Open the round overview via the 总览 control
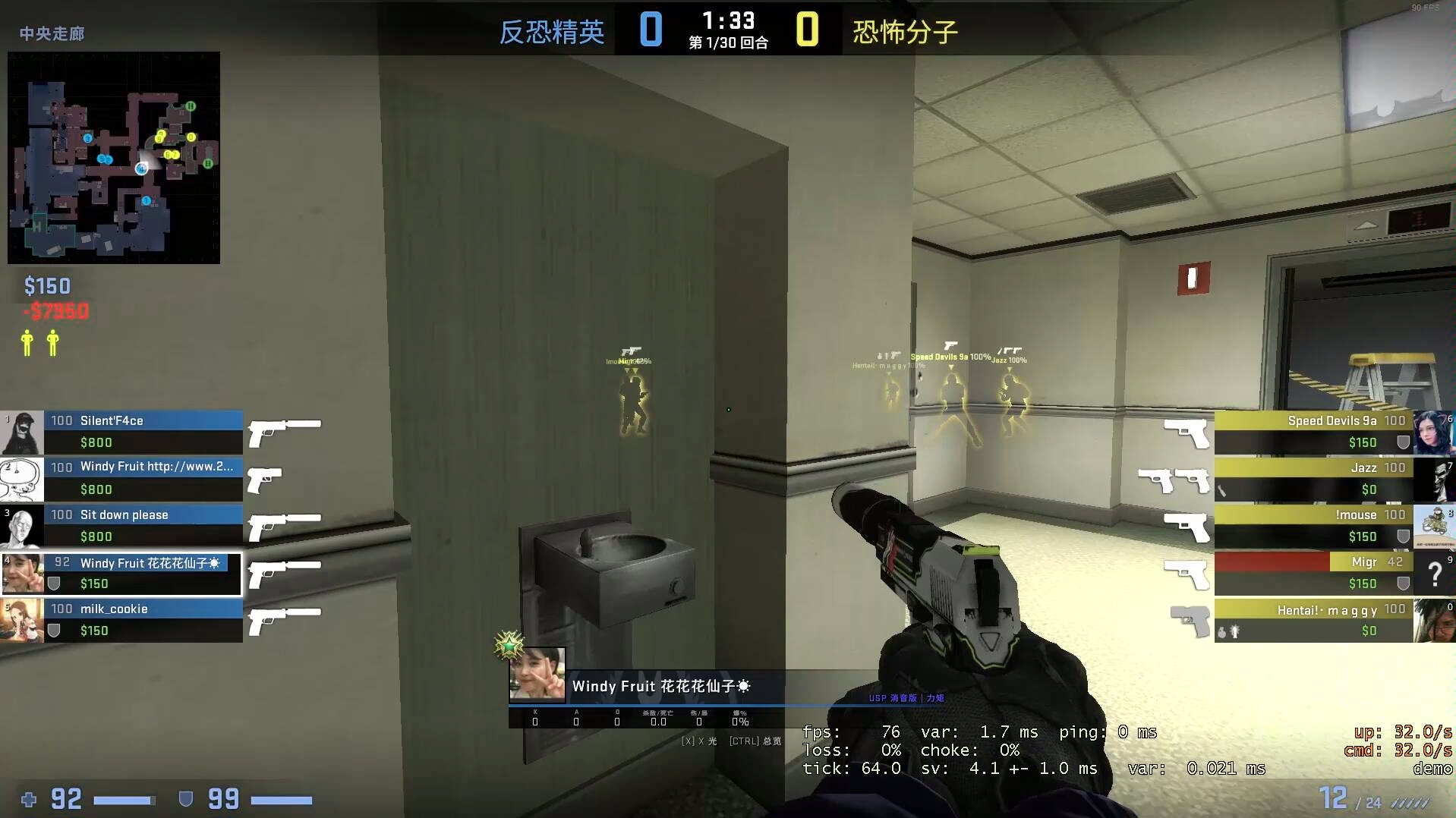Image resolution: width=1456 pixels, height=818 pixels. click(756, 741)
